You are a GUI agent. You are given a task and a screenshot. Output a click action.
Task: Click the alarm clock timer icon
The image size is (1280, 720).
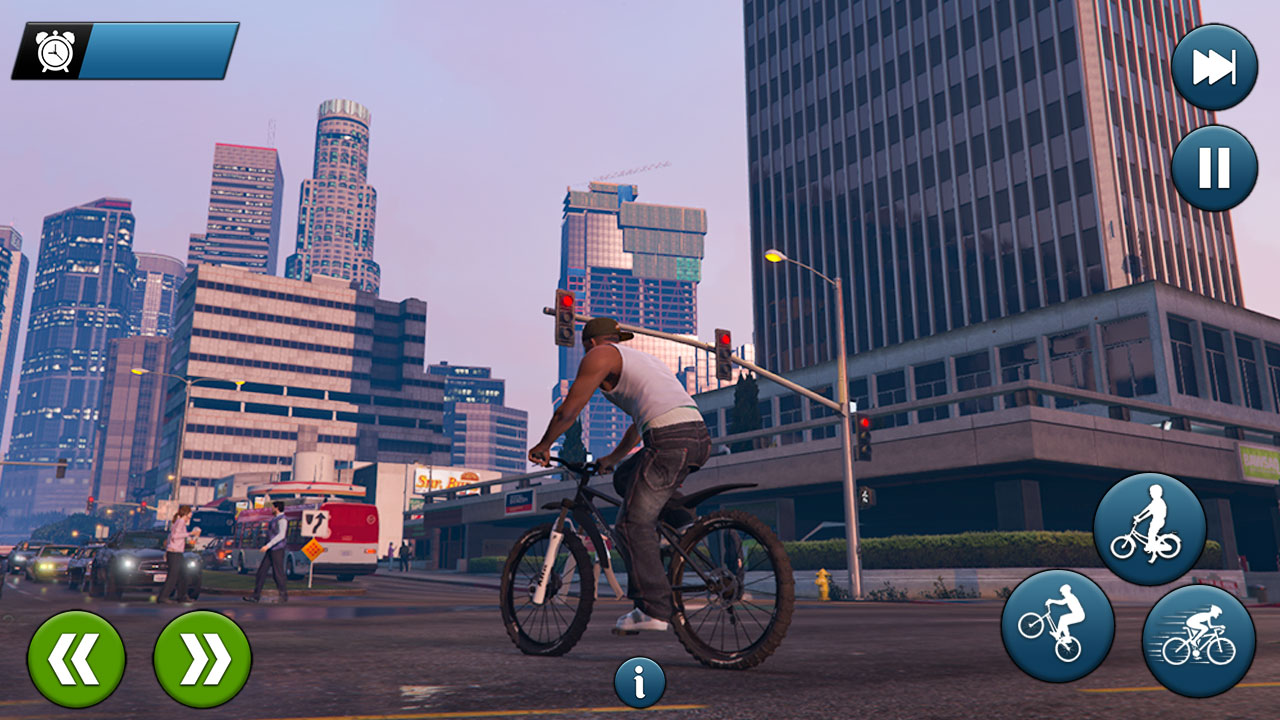point(55,48)
